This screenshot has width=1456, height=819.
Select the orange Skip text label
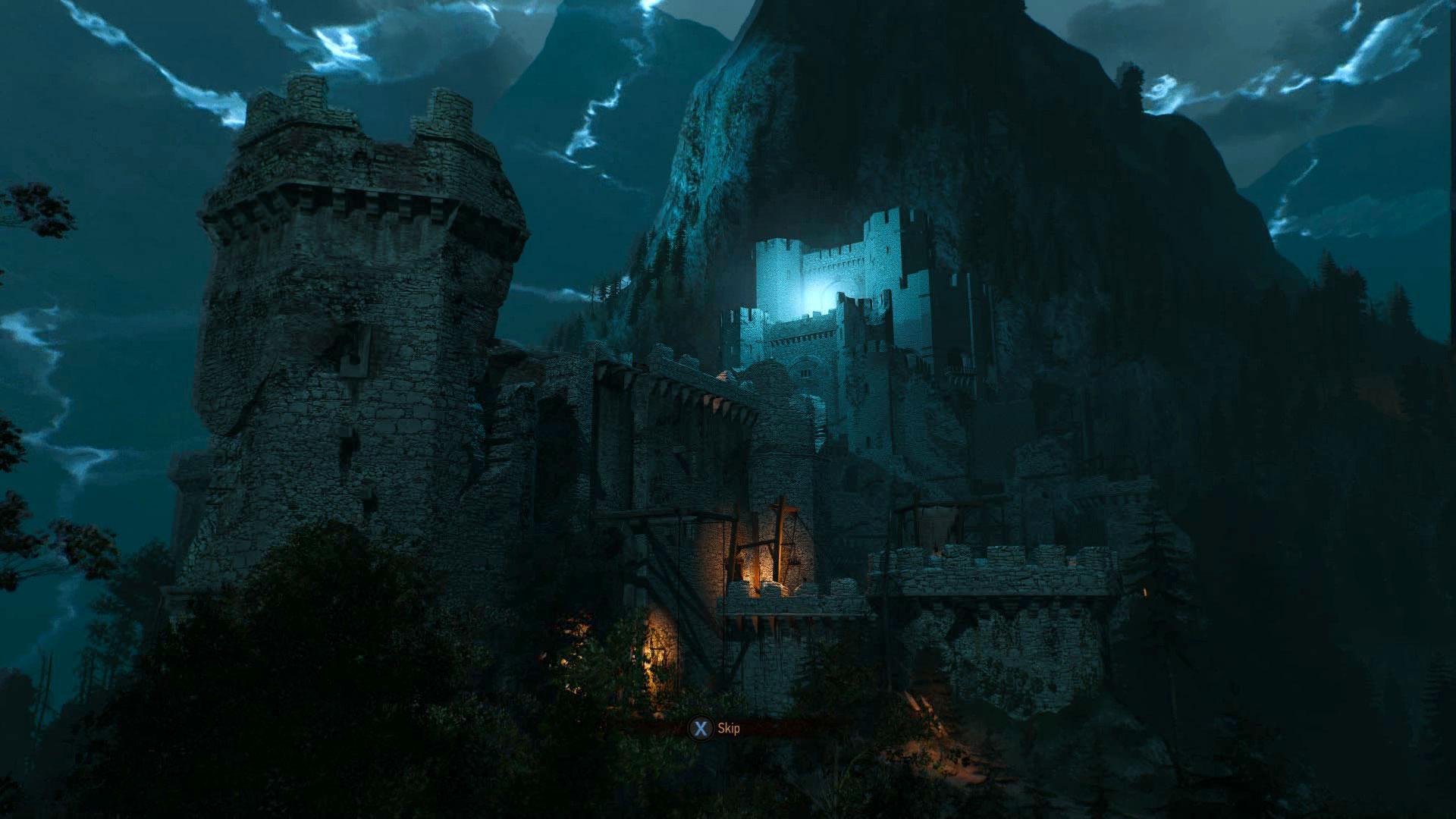pyautogui.click(x=730, y=726)
